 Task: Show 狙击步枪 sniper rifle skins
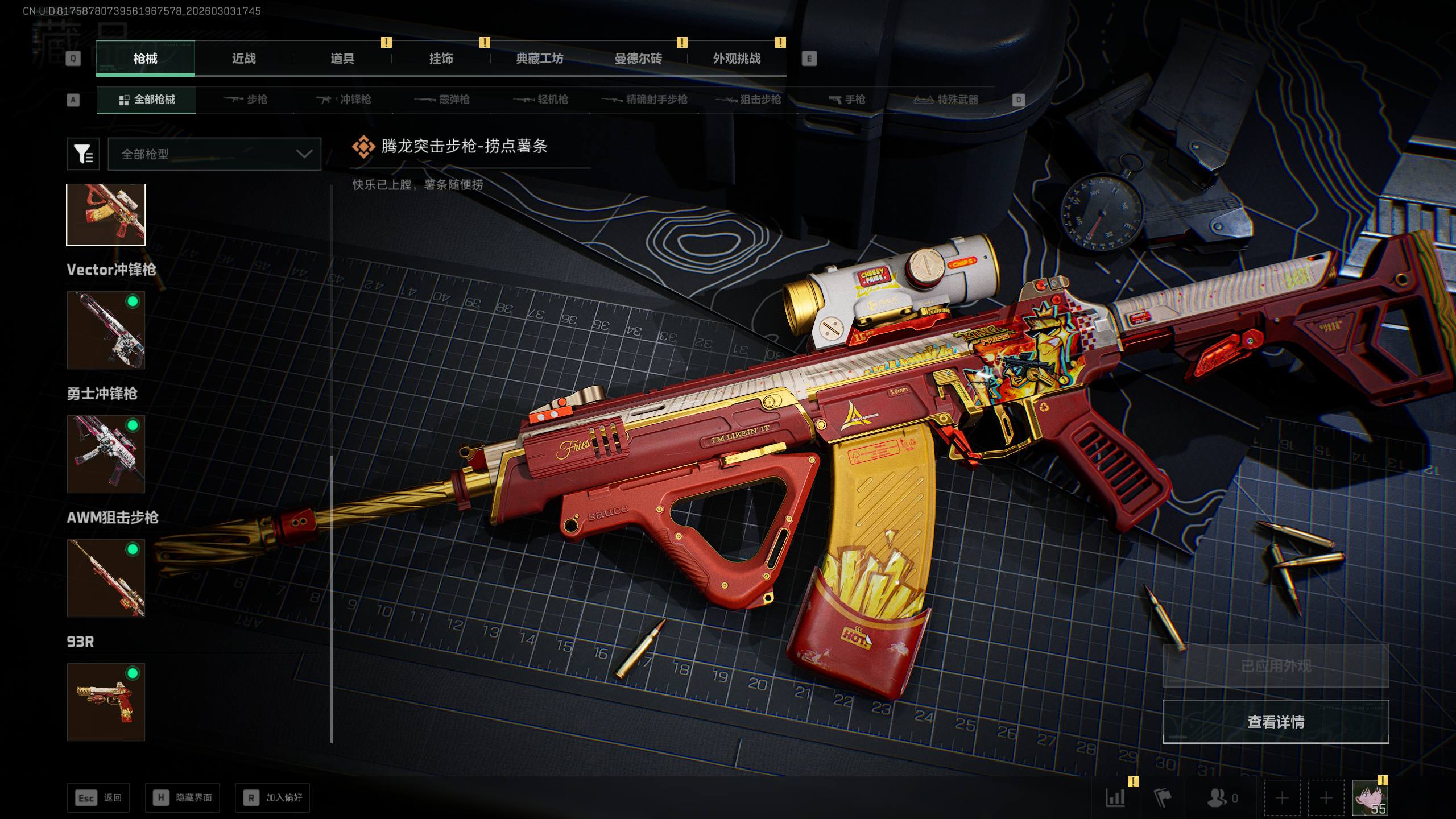click(748, 100)
